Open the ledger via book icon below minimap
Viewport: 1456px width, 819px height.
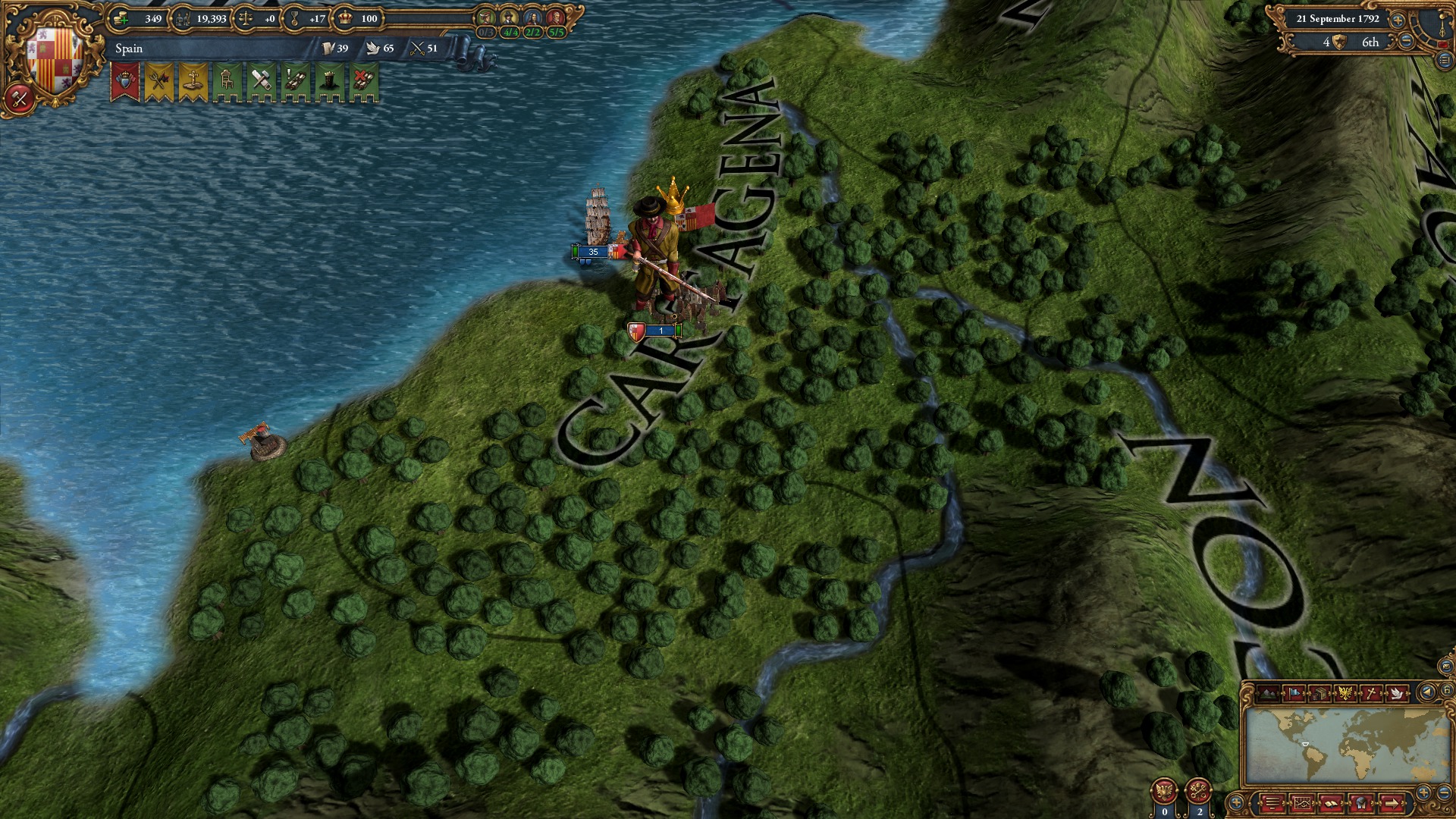coord(1332,804)
